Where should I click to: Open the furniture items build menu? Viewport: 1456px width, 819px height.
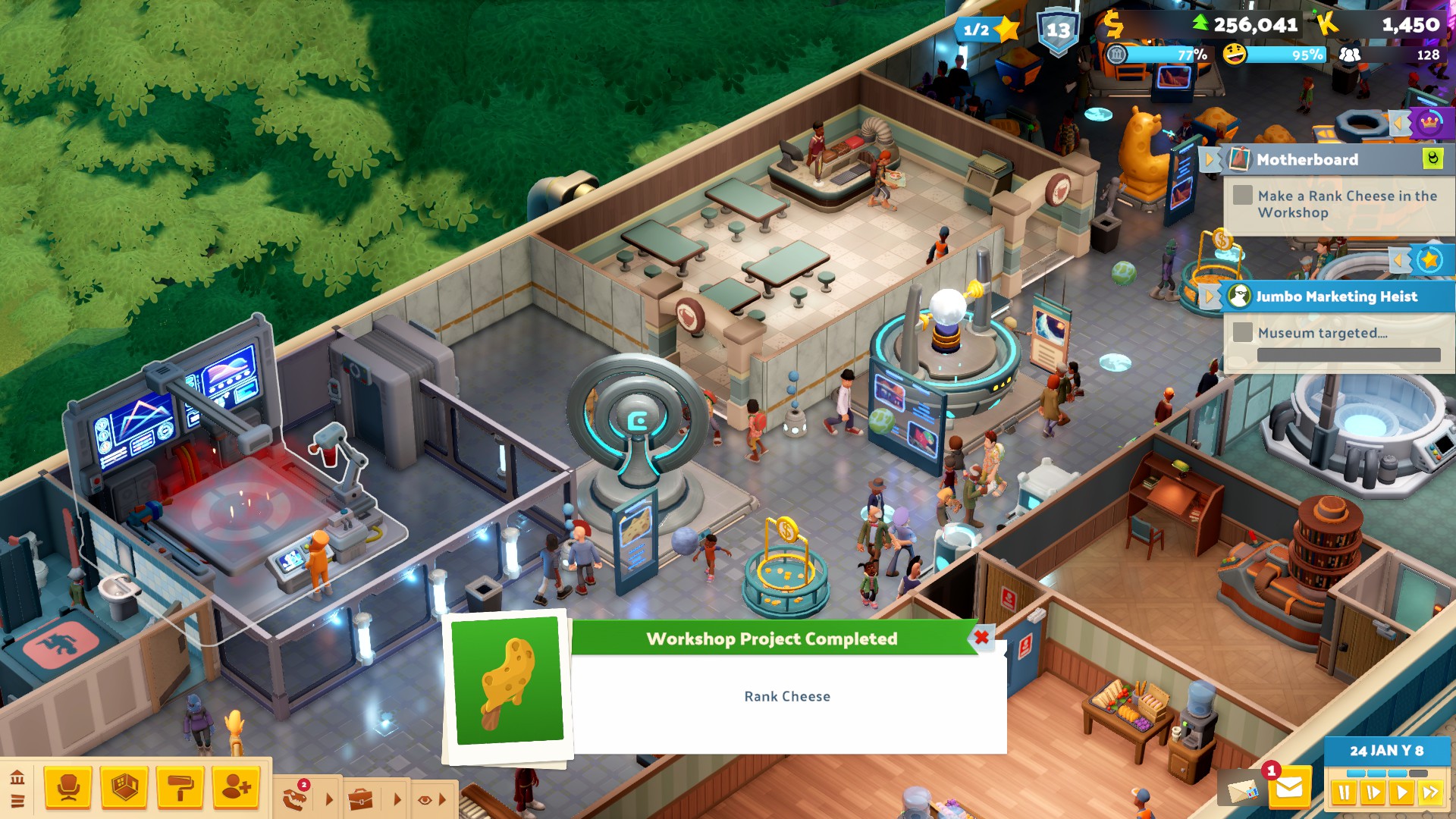pos(68,787)
